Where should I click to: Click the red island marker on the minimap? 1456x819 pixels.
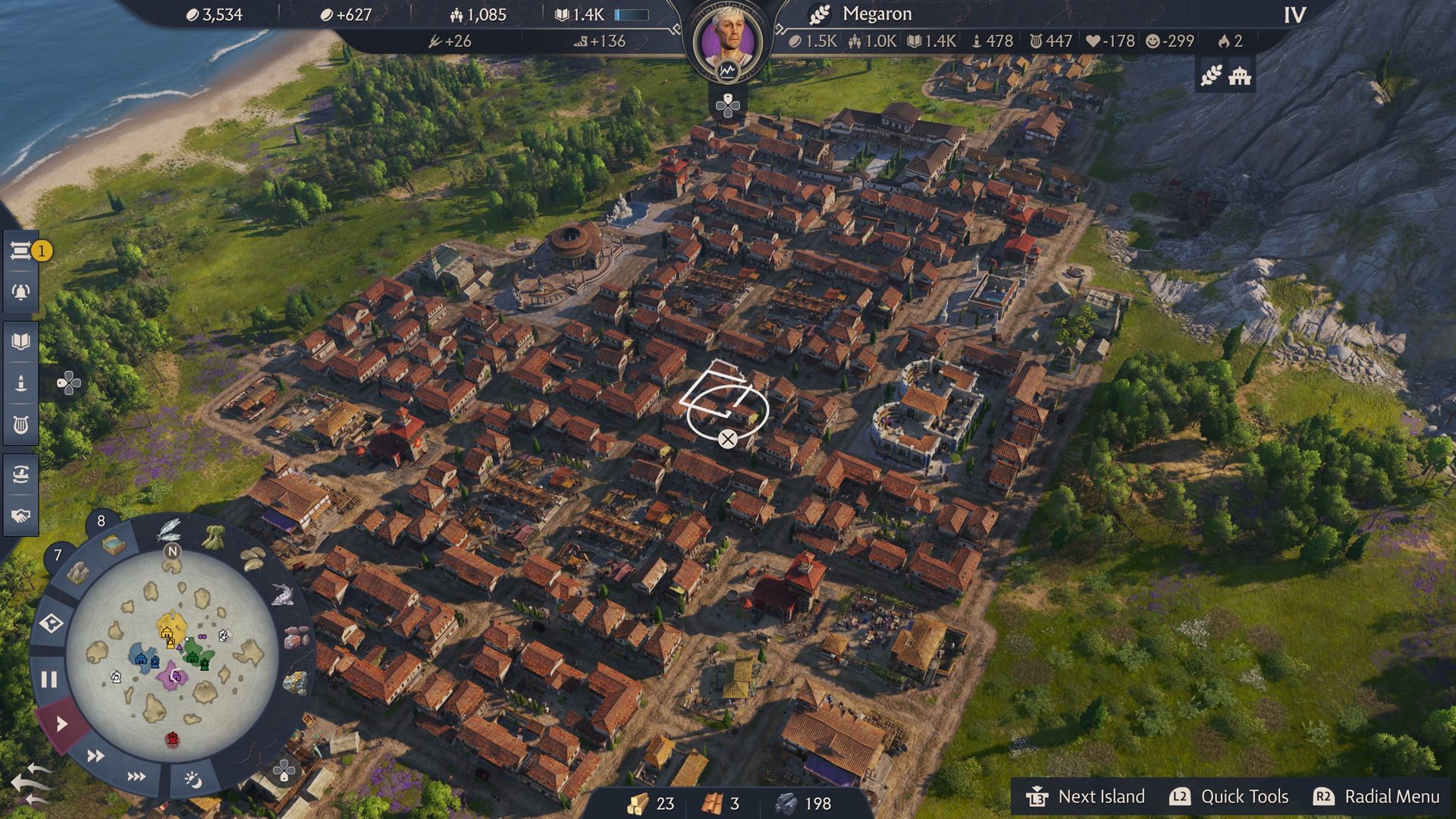(172, 738)
